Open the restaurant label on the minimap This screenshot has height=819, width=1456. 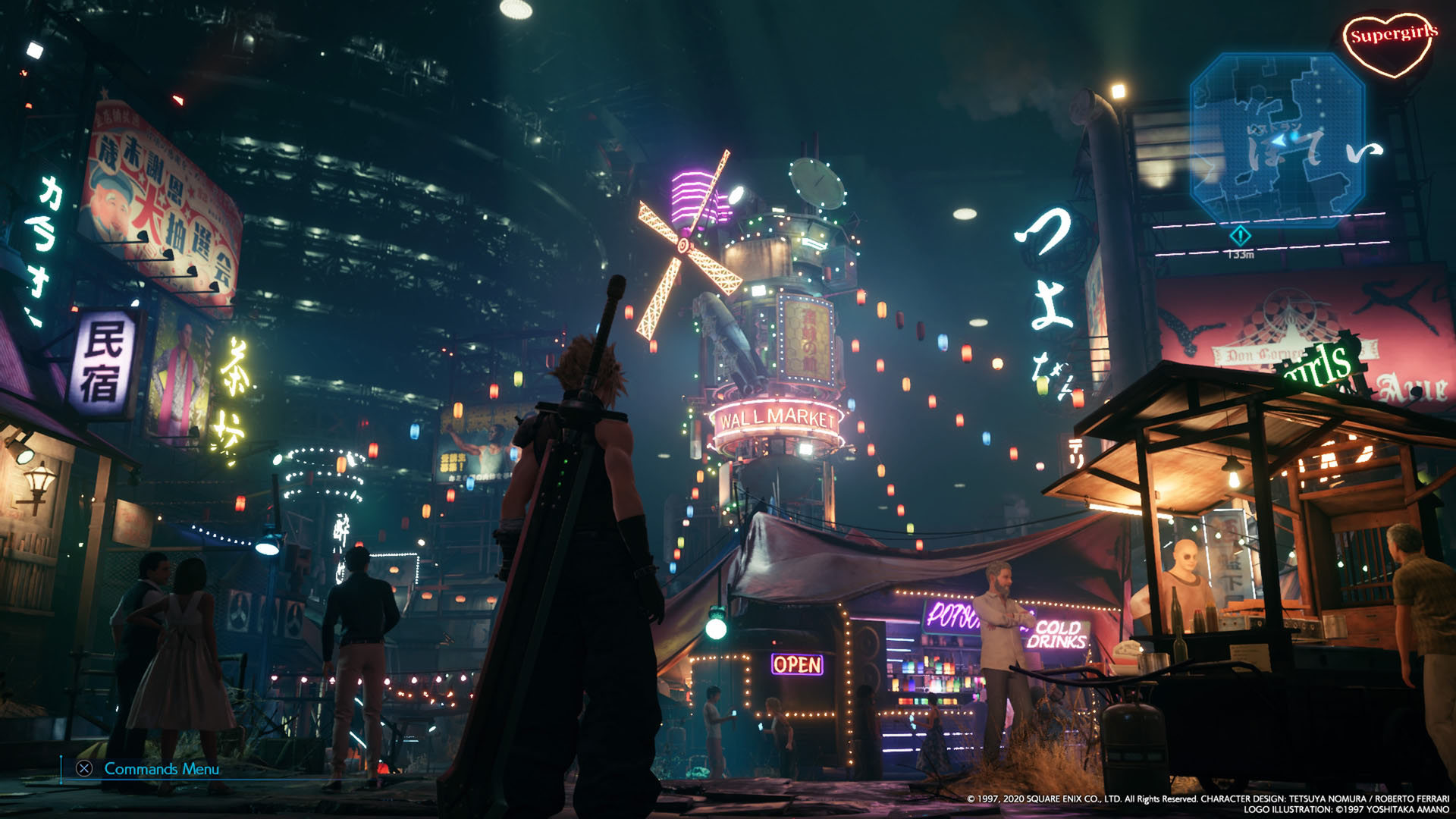1274,127
